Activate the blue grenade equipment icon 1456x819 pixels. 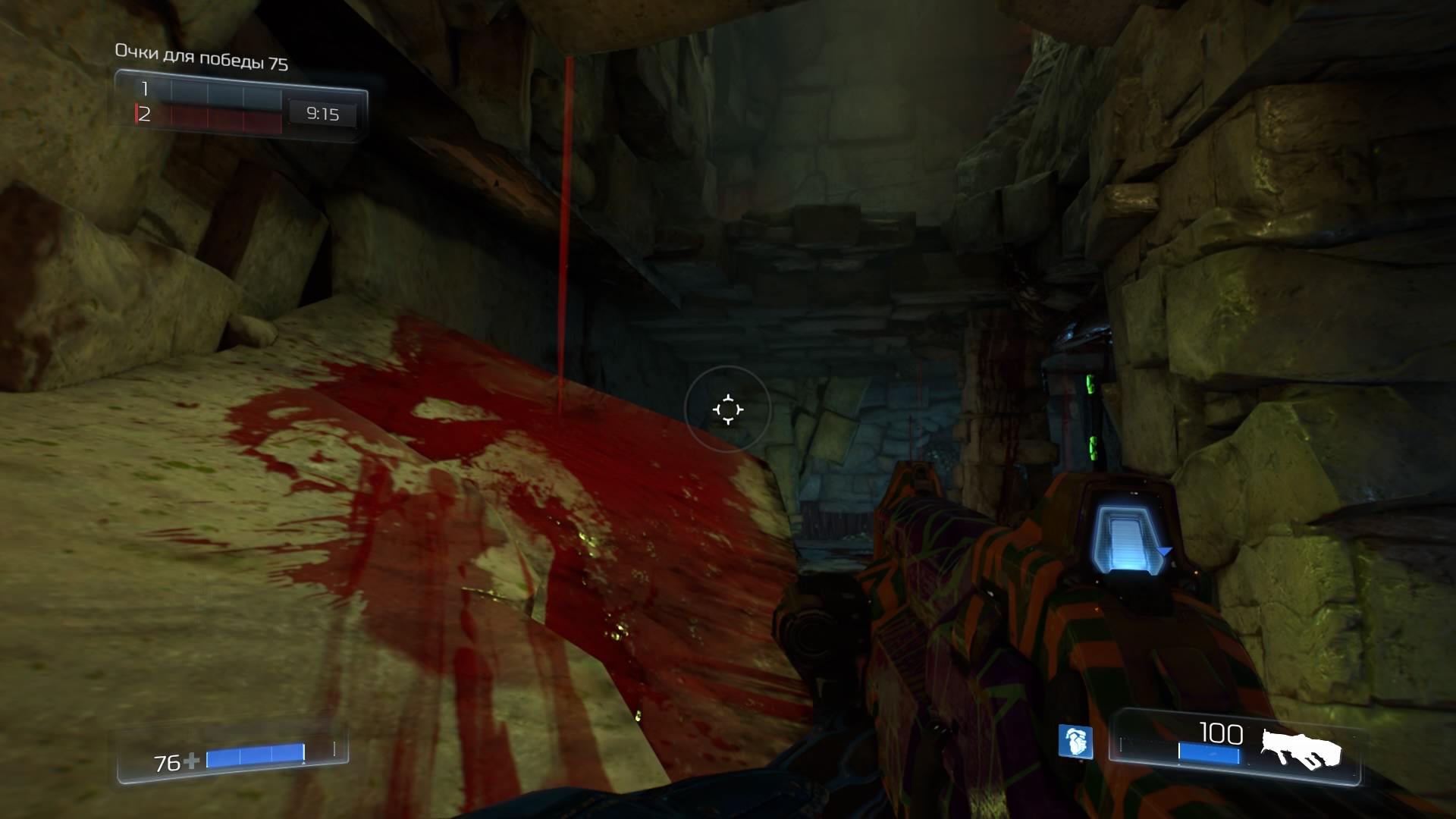coord(1075,742)
